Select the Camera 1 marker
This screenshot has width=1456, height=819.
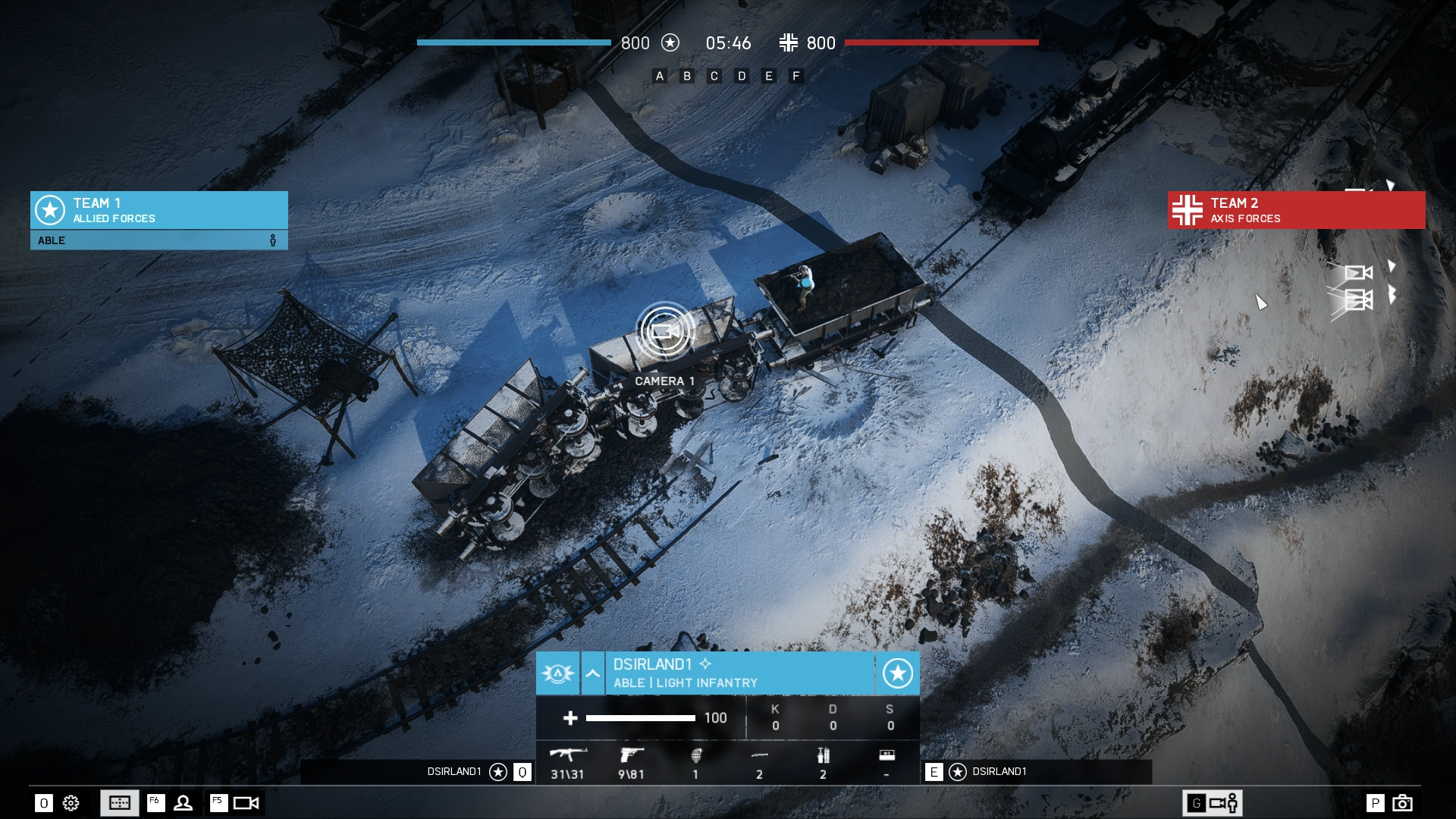click(664, 331)
